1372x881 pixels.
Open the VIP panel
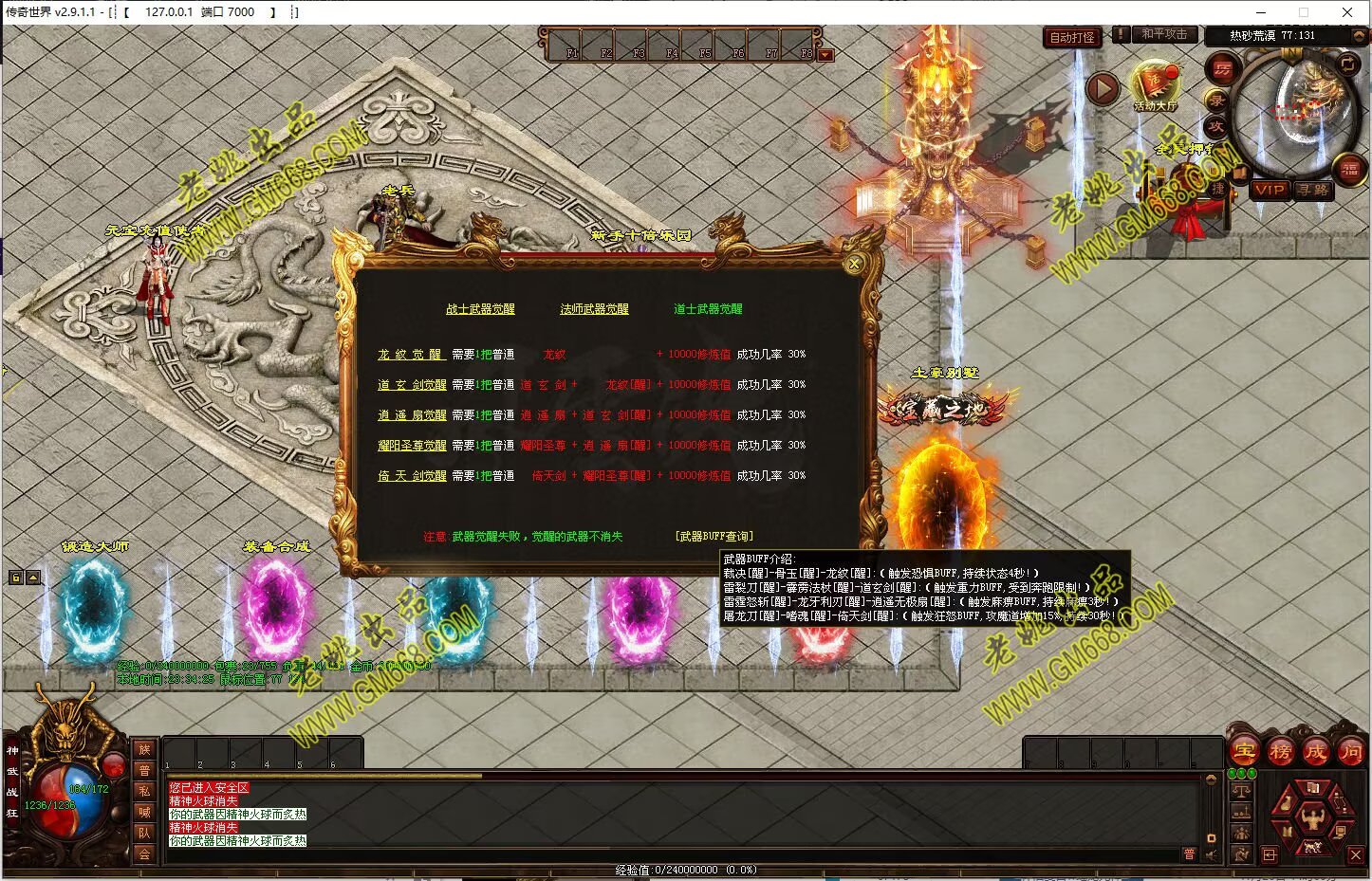point(1270,190)
